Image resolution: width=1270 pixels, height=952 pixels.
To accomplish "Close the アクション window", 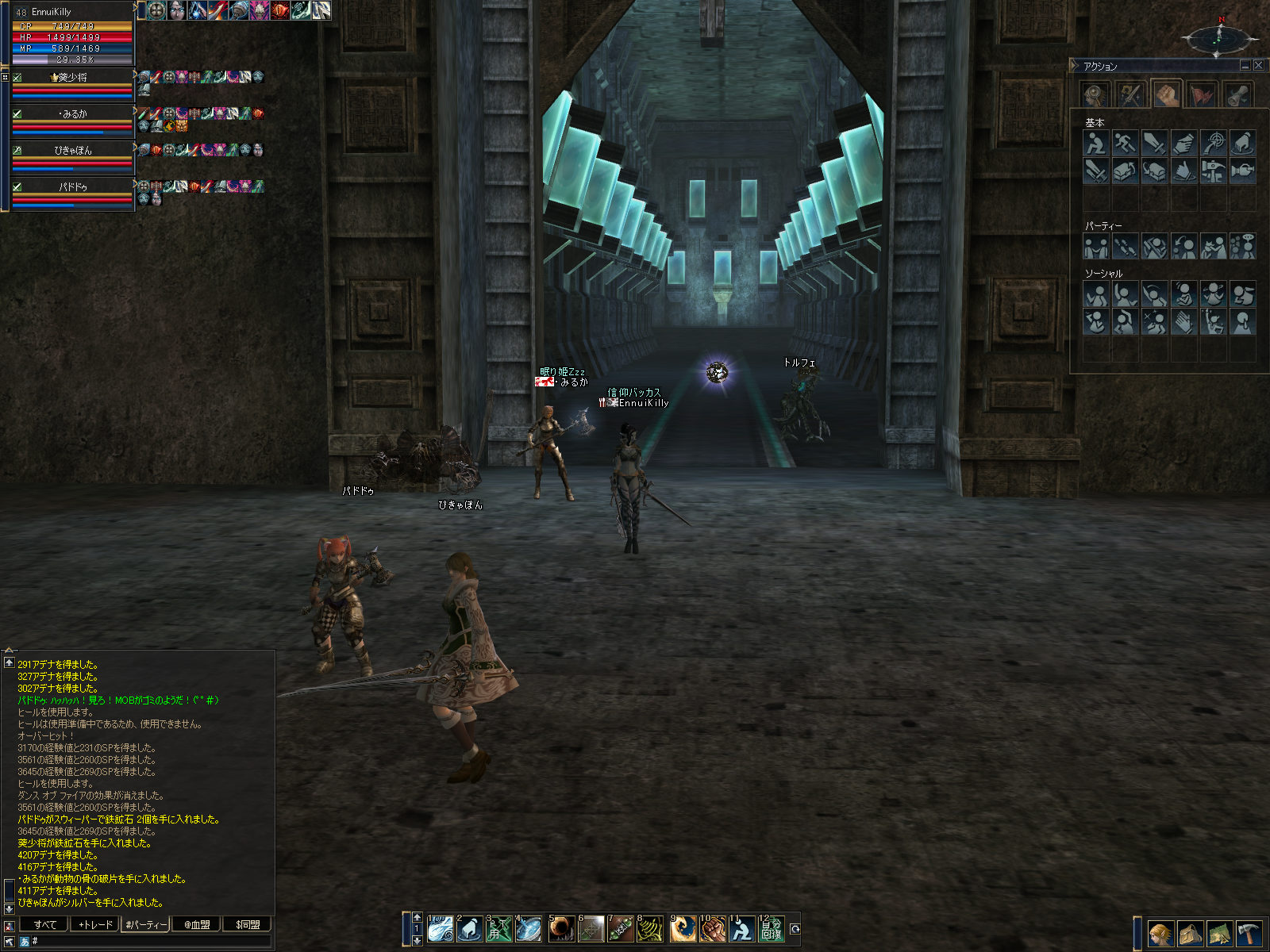I will pos(1258,66).
